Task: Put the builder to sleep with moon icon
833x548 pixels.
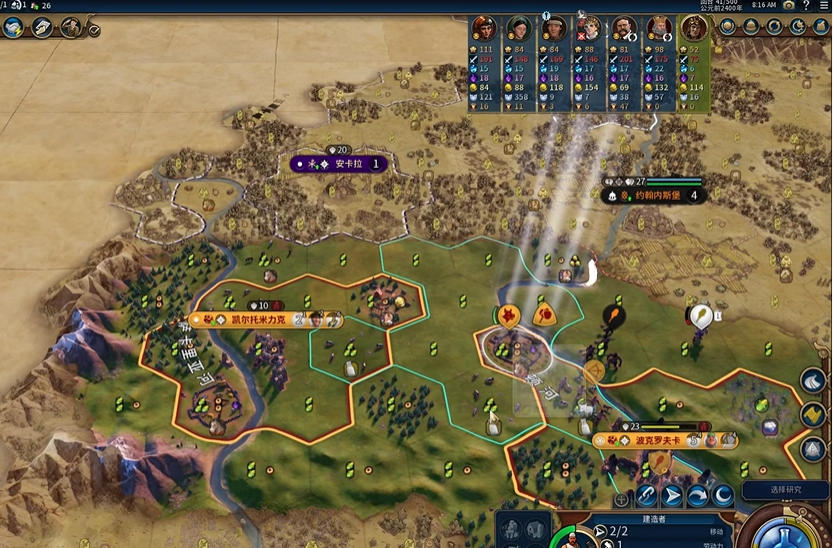Action: coord(722,495)
